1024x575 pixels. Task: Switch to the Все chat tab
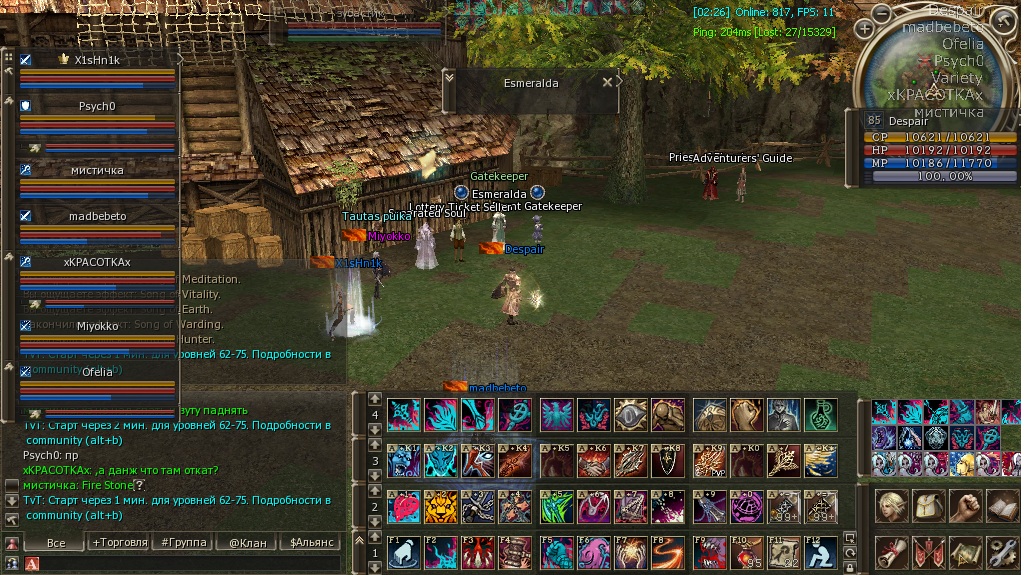(56, 542)
